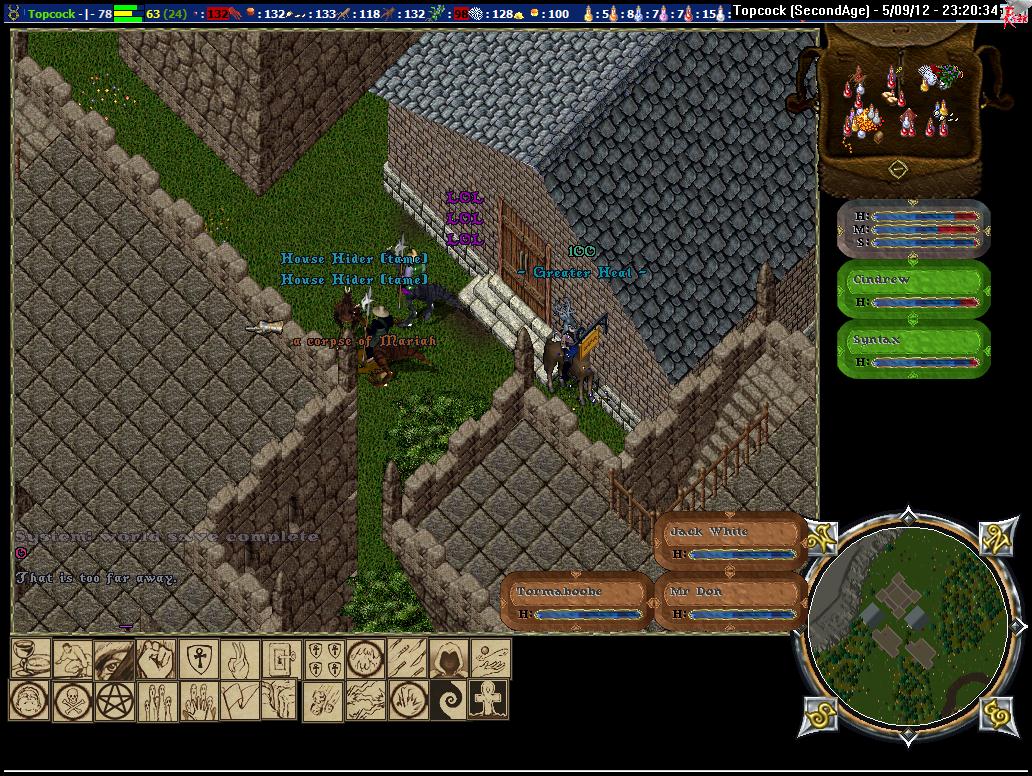Viewport: 1032px width, 776px height.
Task: Select Cindrew's green party bar
Action: click(913, 289)
